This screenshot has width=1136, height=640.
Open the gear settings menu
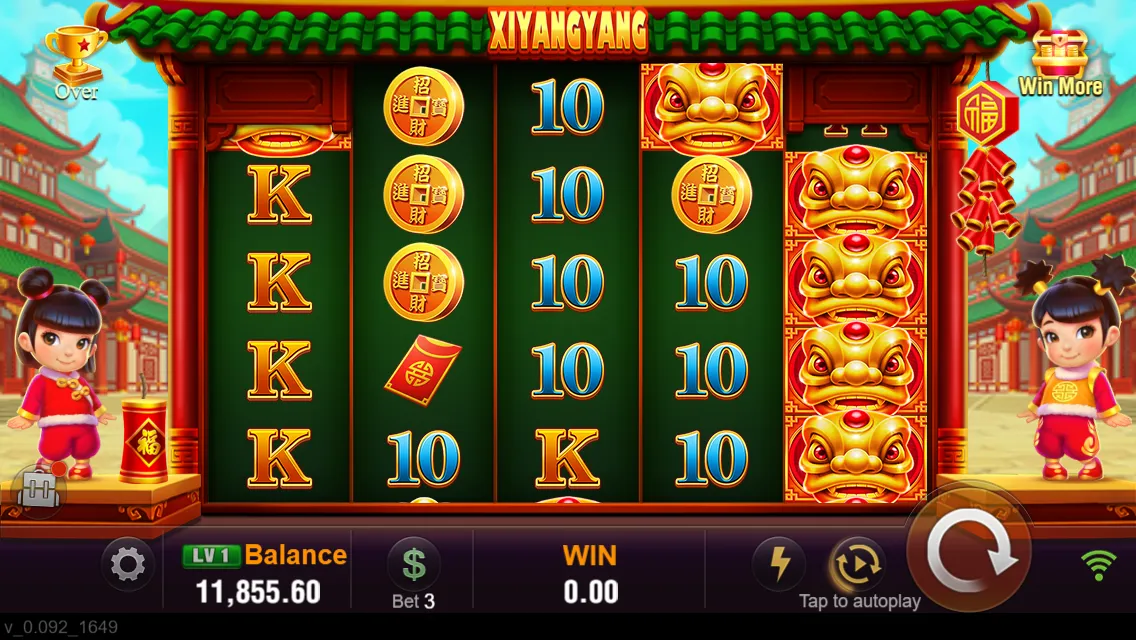point(127,566)
